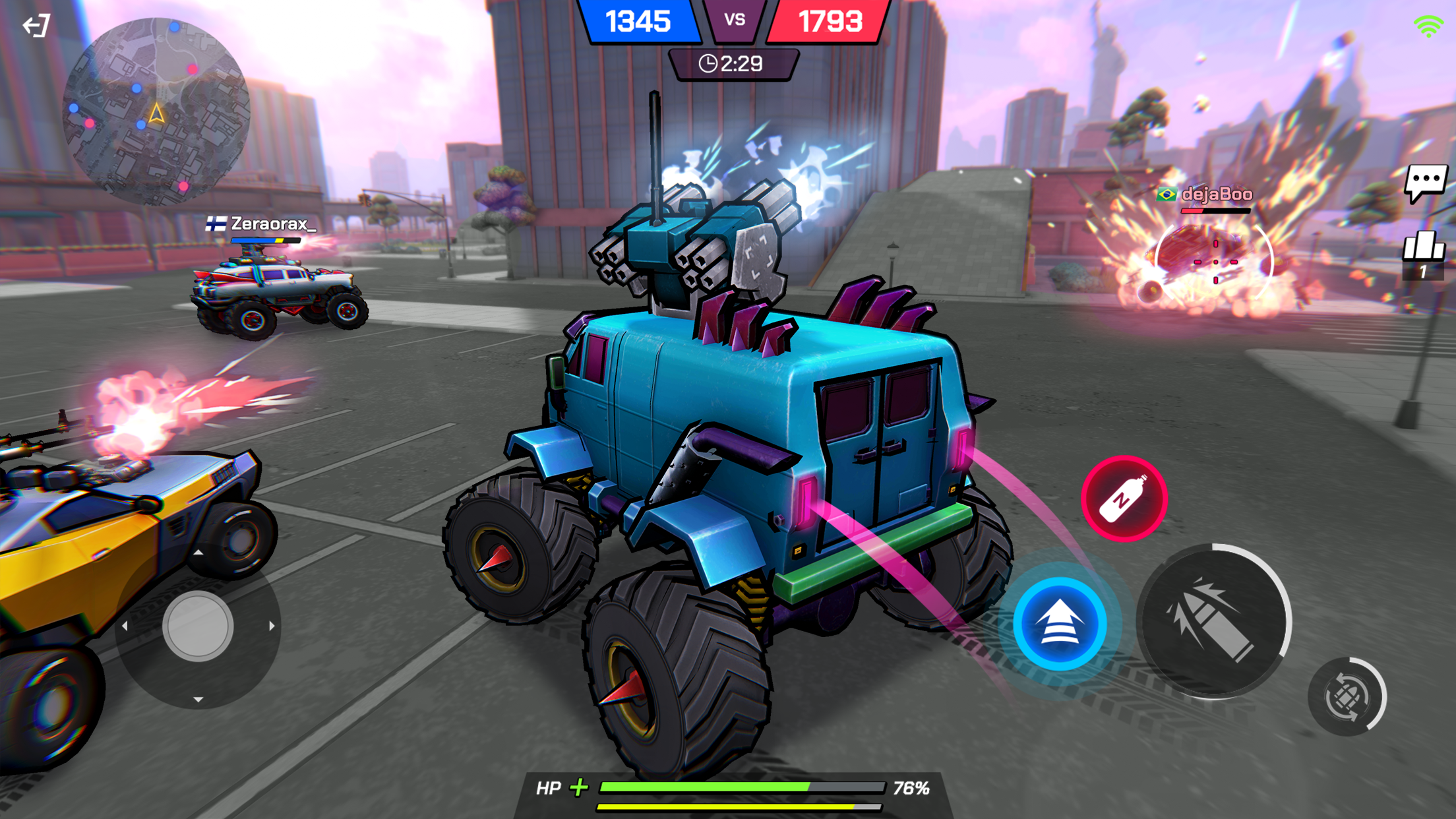Tap the purple VS badge
The height and width of the screenshot is (819, 1456).
click(734, 20)
